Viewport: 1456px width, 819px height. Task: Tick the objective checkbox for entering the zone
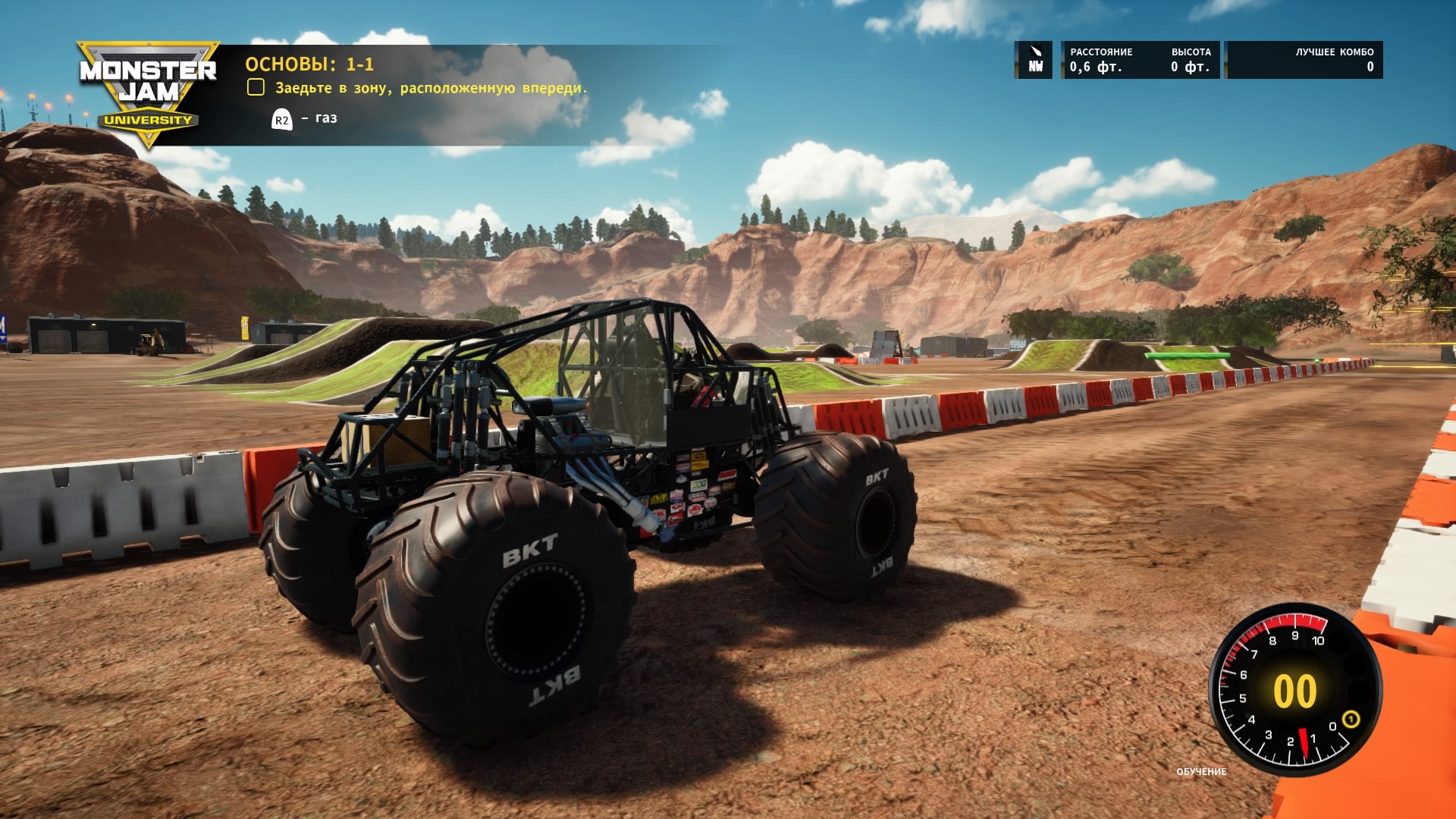[256, 88]
